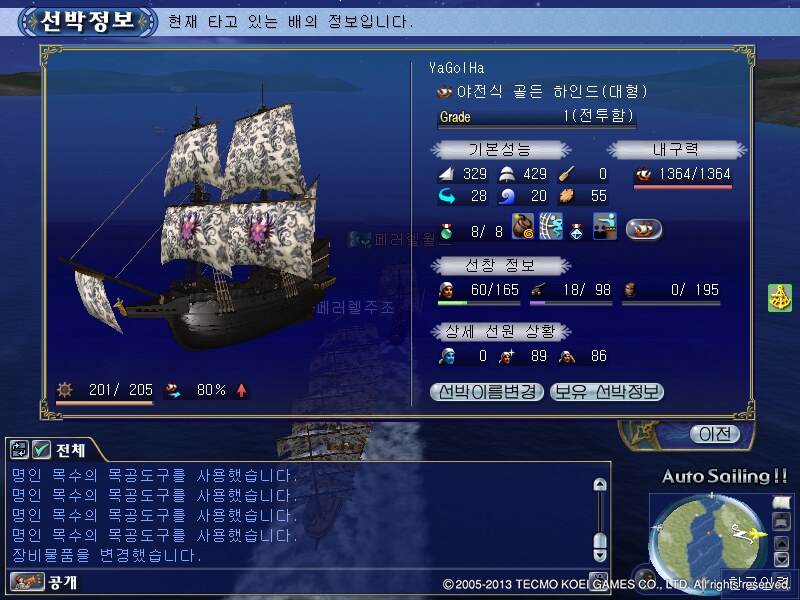The height and width of the screenshot is (600, 800).
Task: Select the bomb sack ship skill icon
Action: point(524,227)
